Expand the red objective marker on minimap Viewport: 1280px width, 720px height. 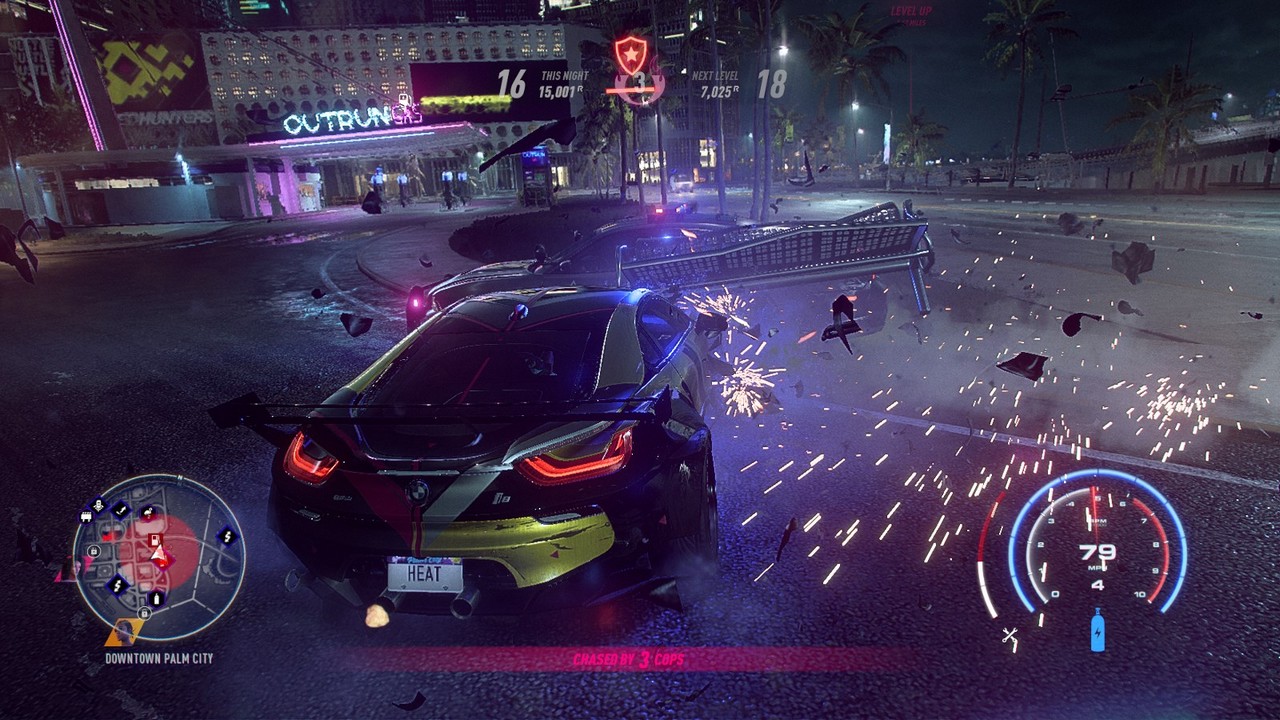click(154, 539)
